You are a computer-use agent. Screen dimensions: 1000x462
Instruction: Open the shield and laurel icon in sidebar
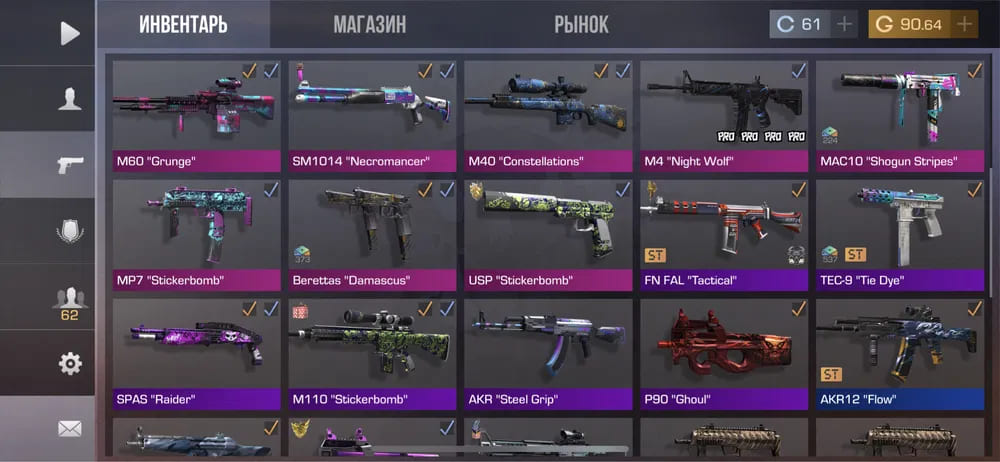coord(69,231)
